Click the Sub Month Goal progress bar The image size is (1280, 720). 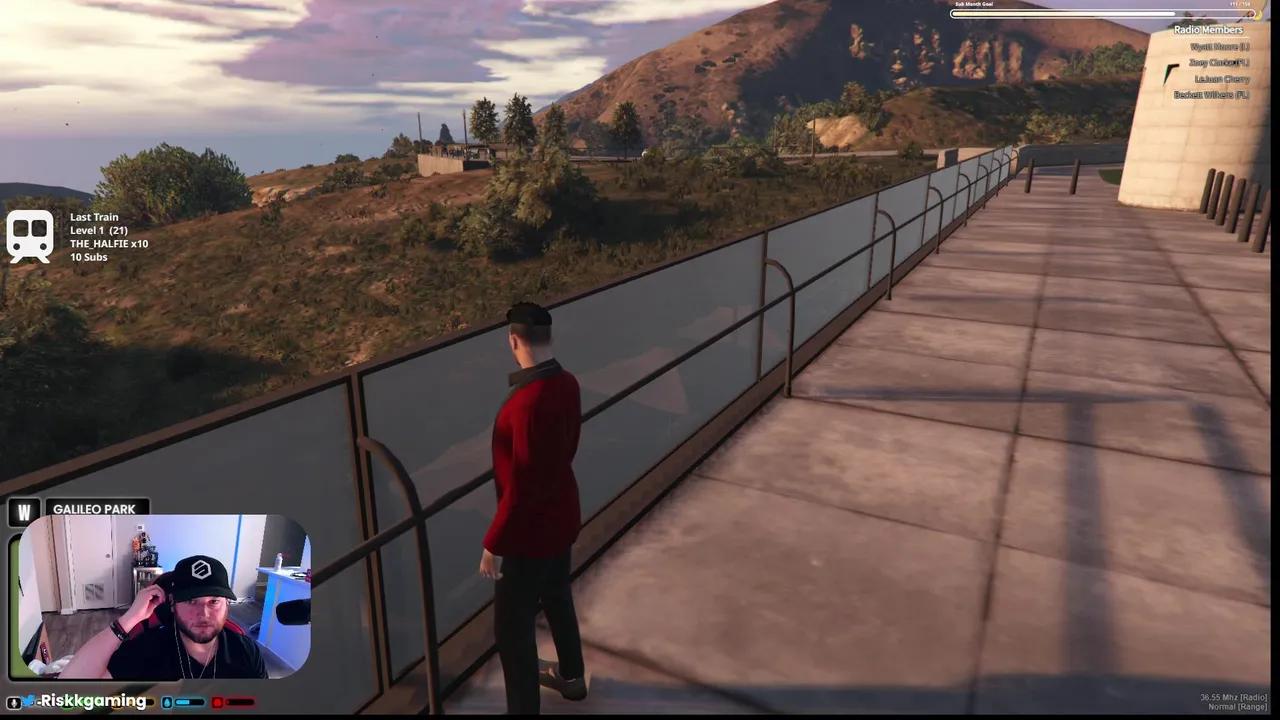tap(1100, 13)
